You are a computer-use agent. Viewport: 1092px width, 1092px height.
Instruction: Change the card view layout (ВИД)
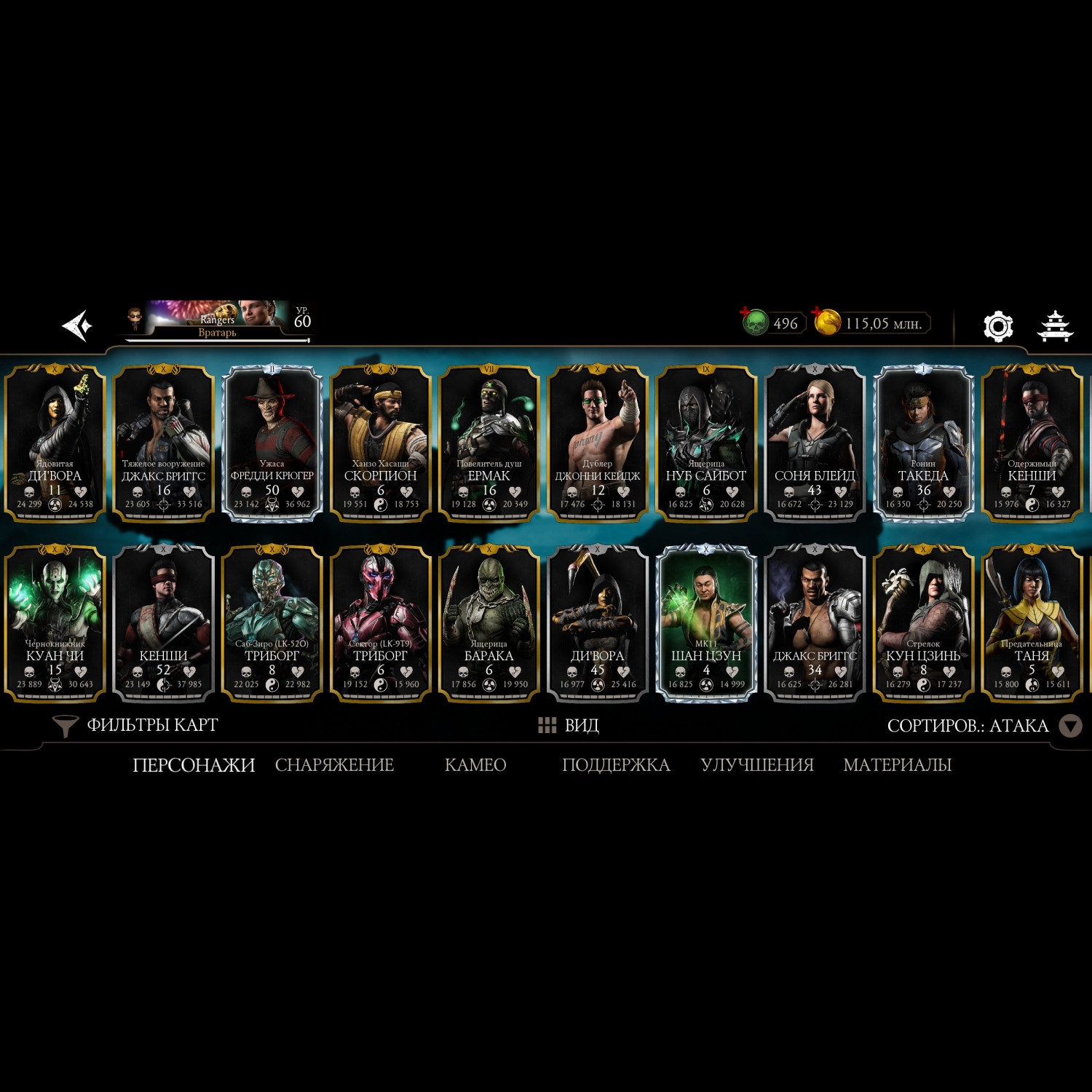569,725
